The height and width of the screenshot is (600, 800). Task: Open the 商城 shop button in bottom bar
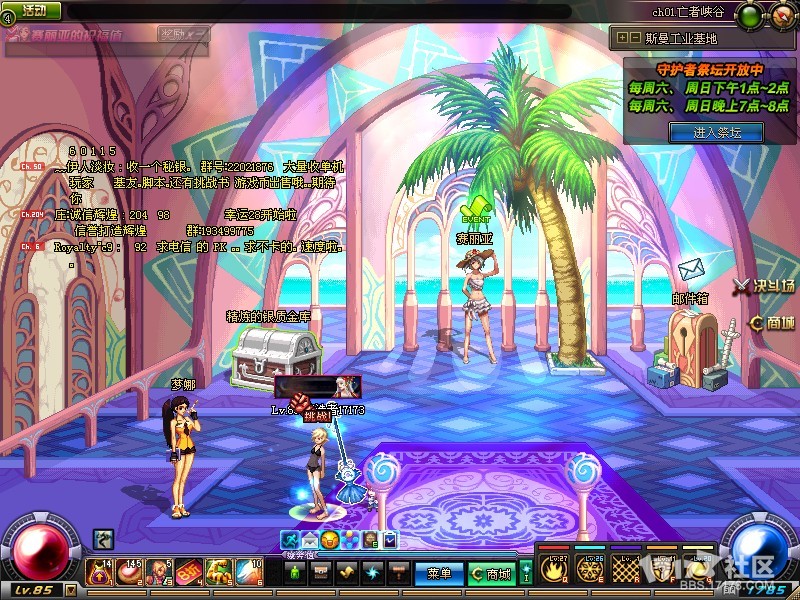click(492, 574)
